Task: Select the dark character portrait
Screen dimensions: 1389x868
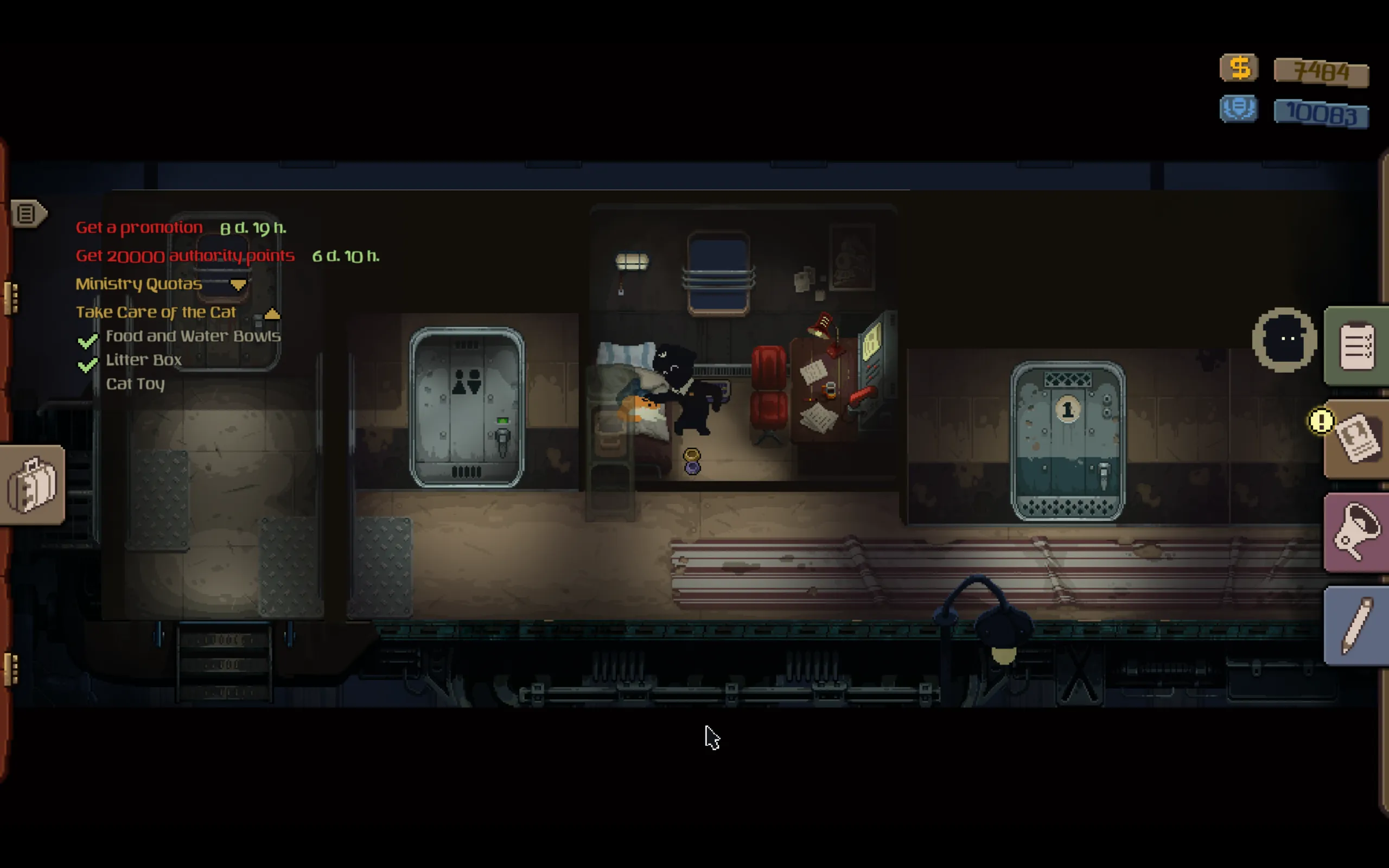Action: pyautogui.click(x=1284, y=340)
